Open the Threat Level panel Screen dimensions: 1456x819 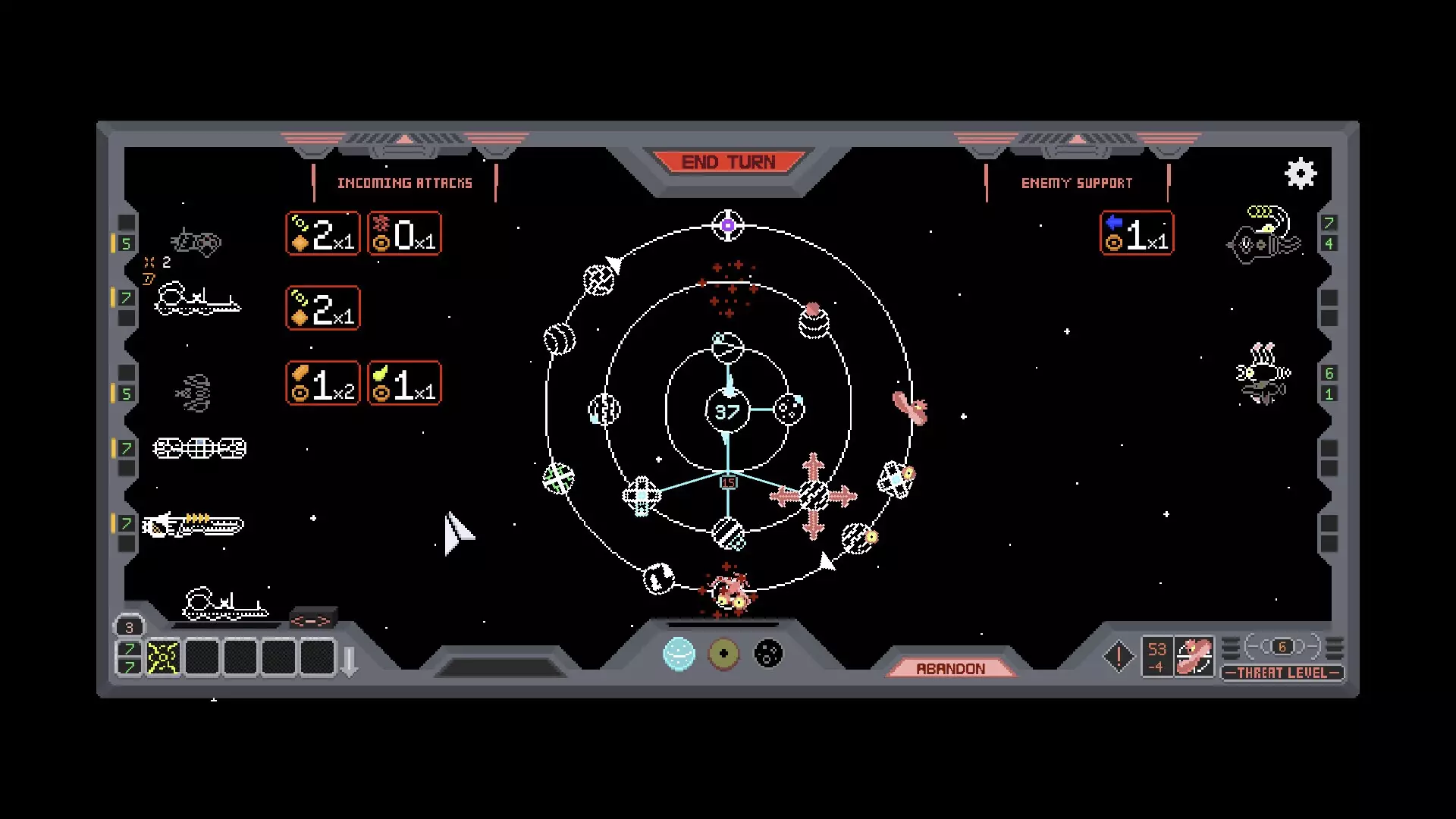[1282, 673]
